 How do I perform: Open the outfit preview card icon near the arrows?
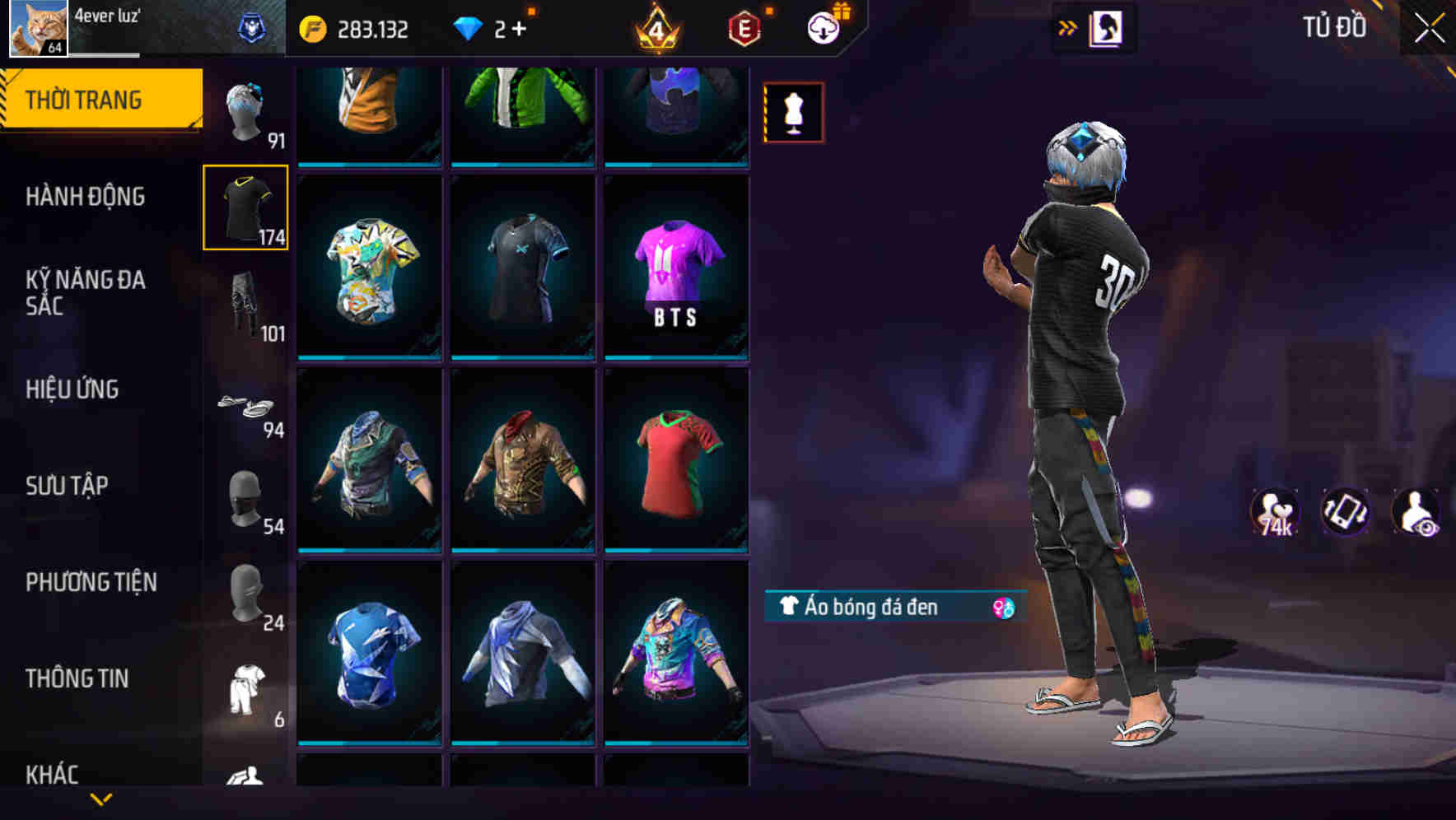click(x=1108, y=27)
